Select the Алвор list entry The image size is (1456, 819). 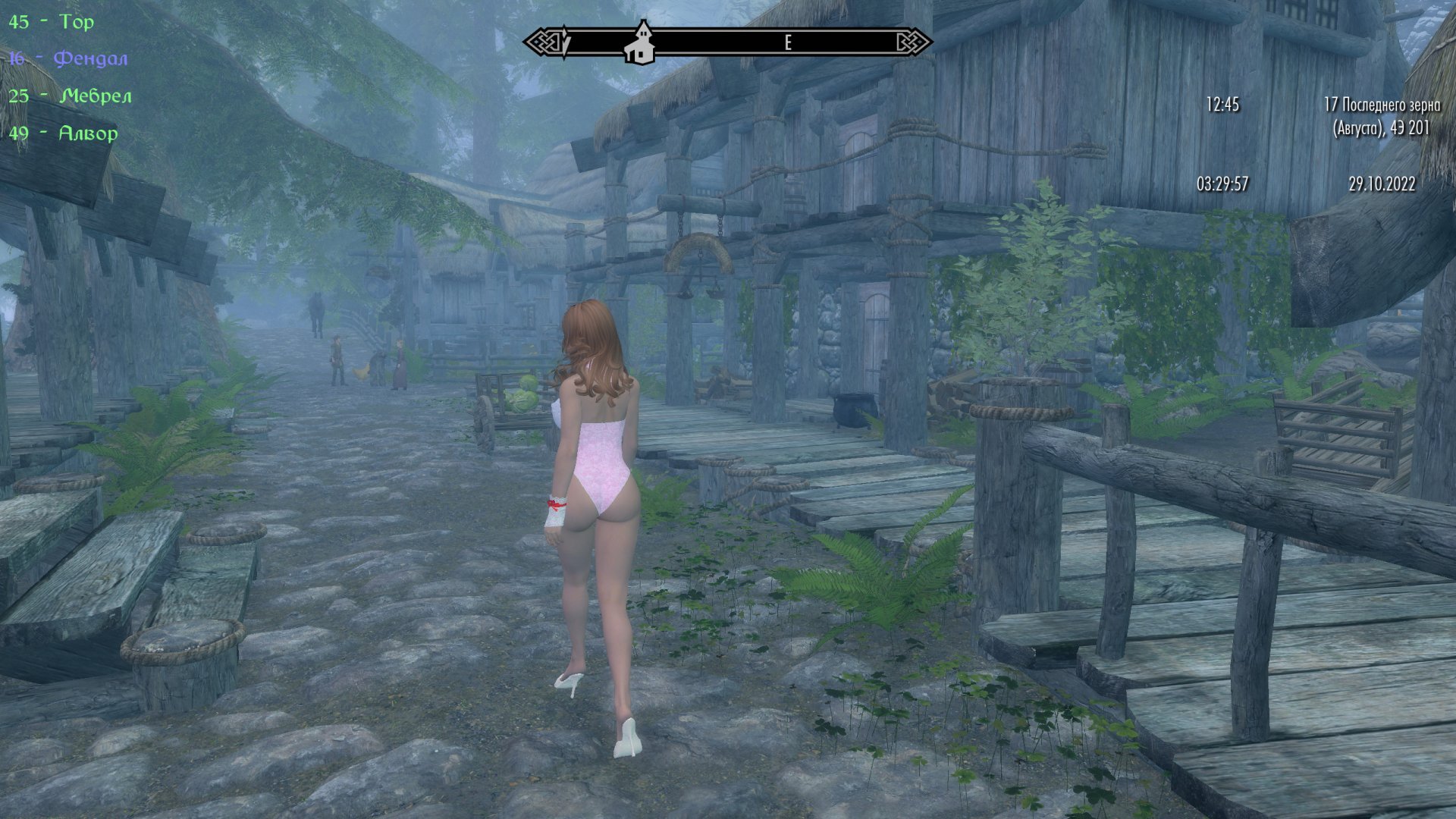(64, 133)
